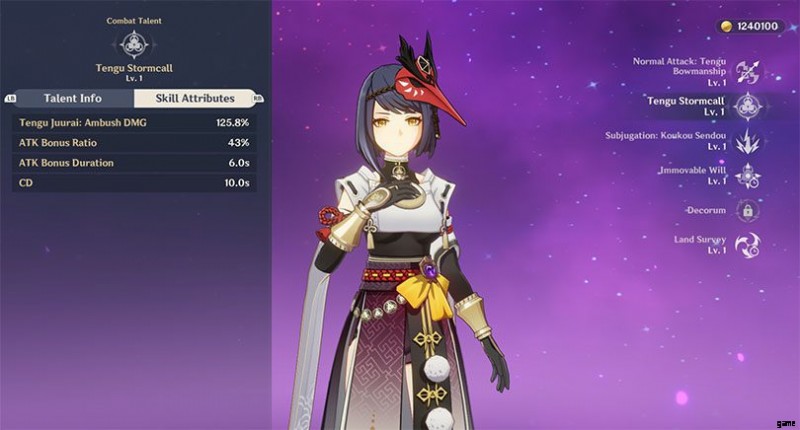View the Land Survey passive talent

(746, 245)
